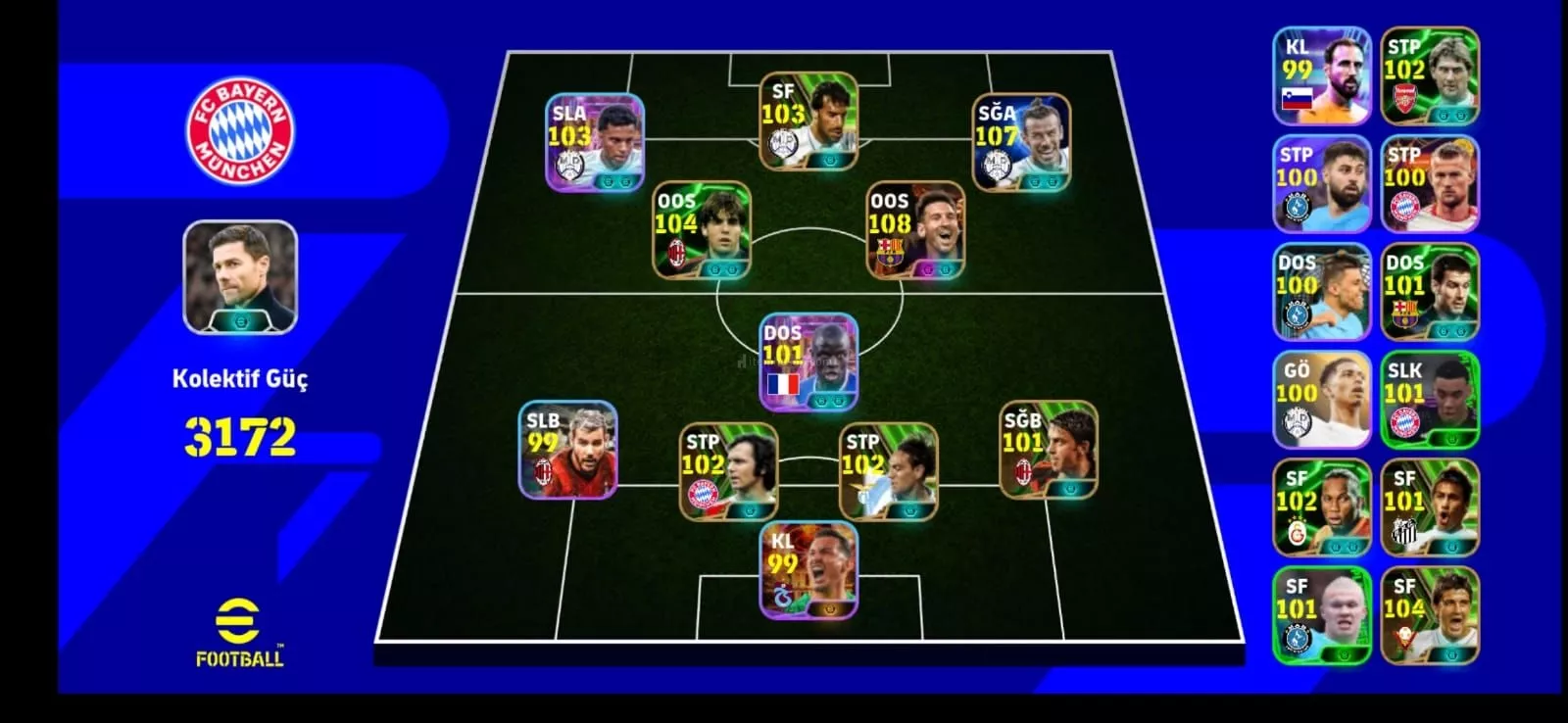This screenshot has height=723, width=1568.
Task: Select the DOS 101 card with French flag
Action: point(808,362)
